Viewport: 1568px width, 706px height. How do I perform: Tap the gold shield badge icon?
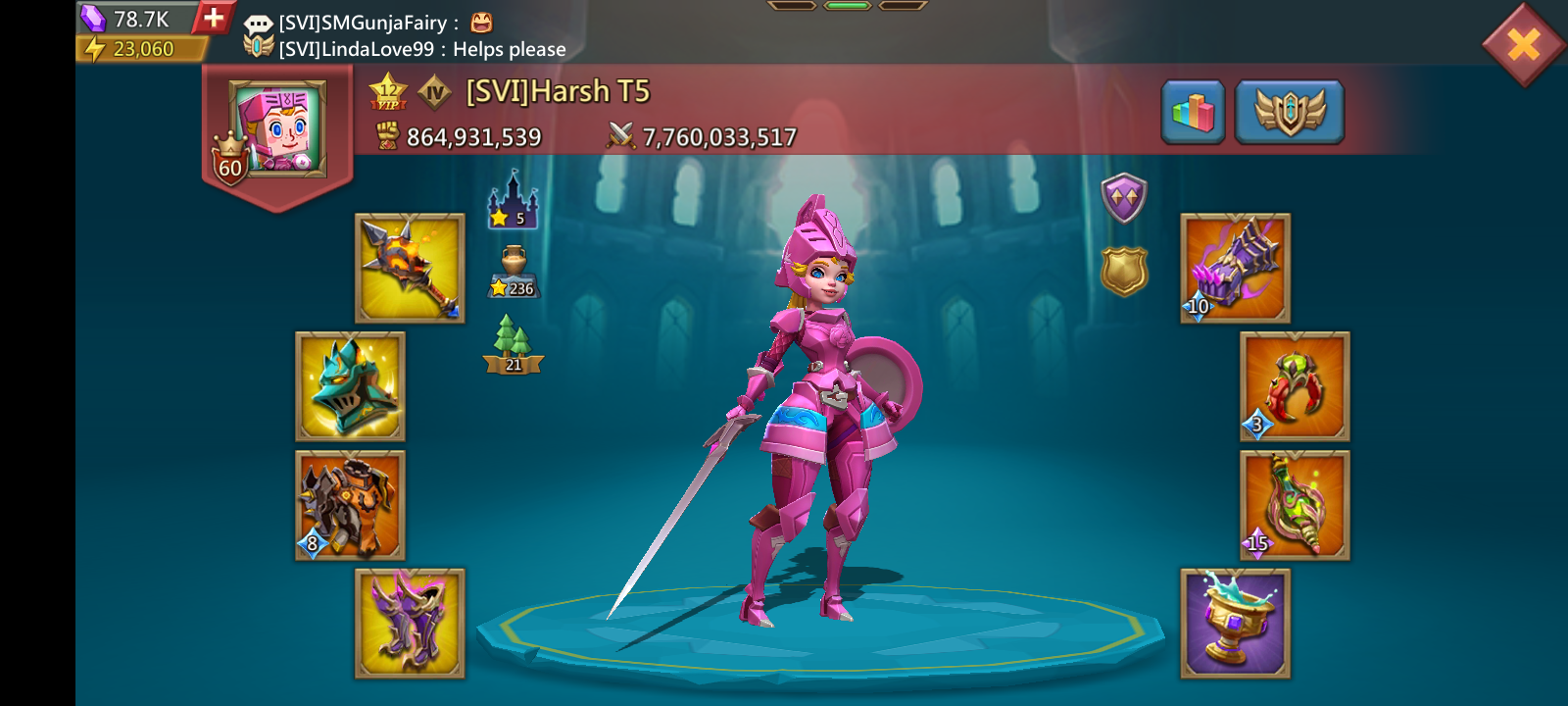pos(1123,271)
